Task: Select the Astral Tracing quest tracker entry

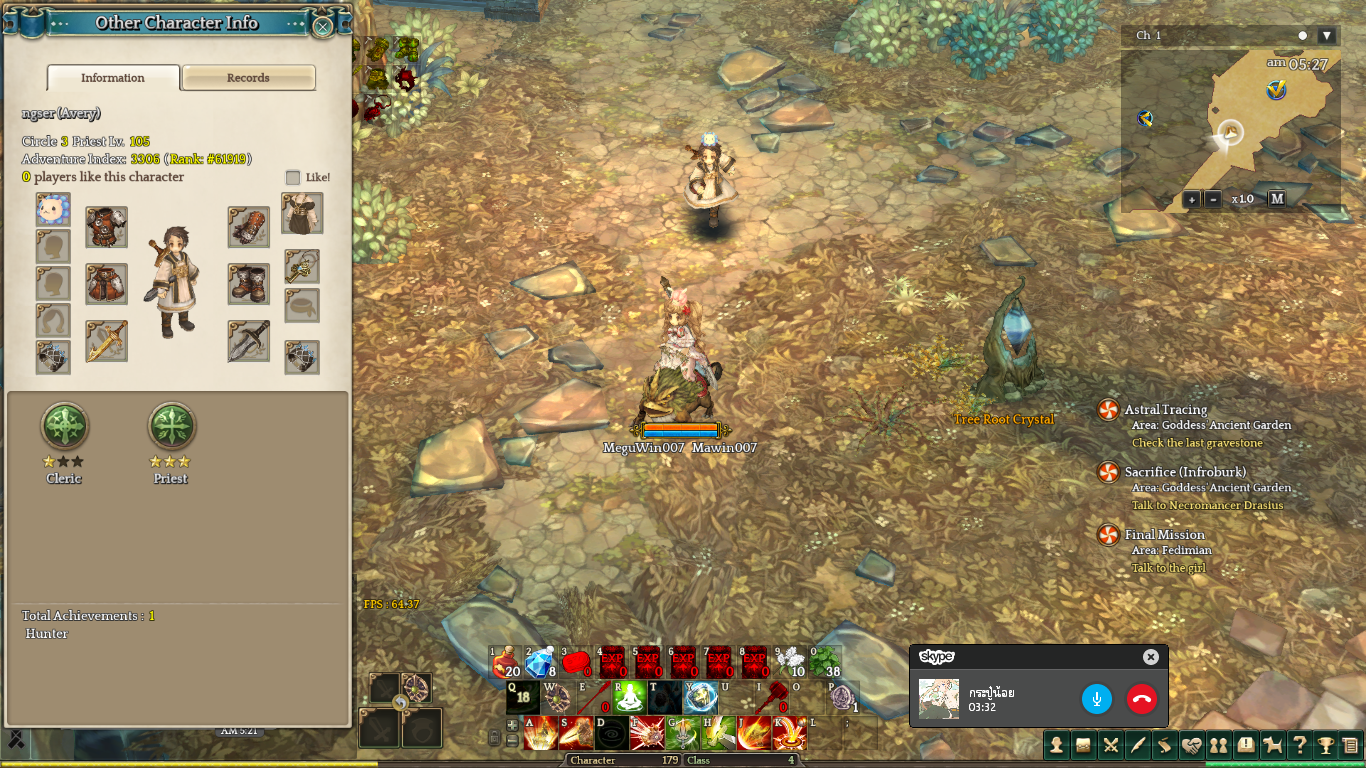Action: click(x=1166, y=409)
